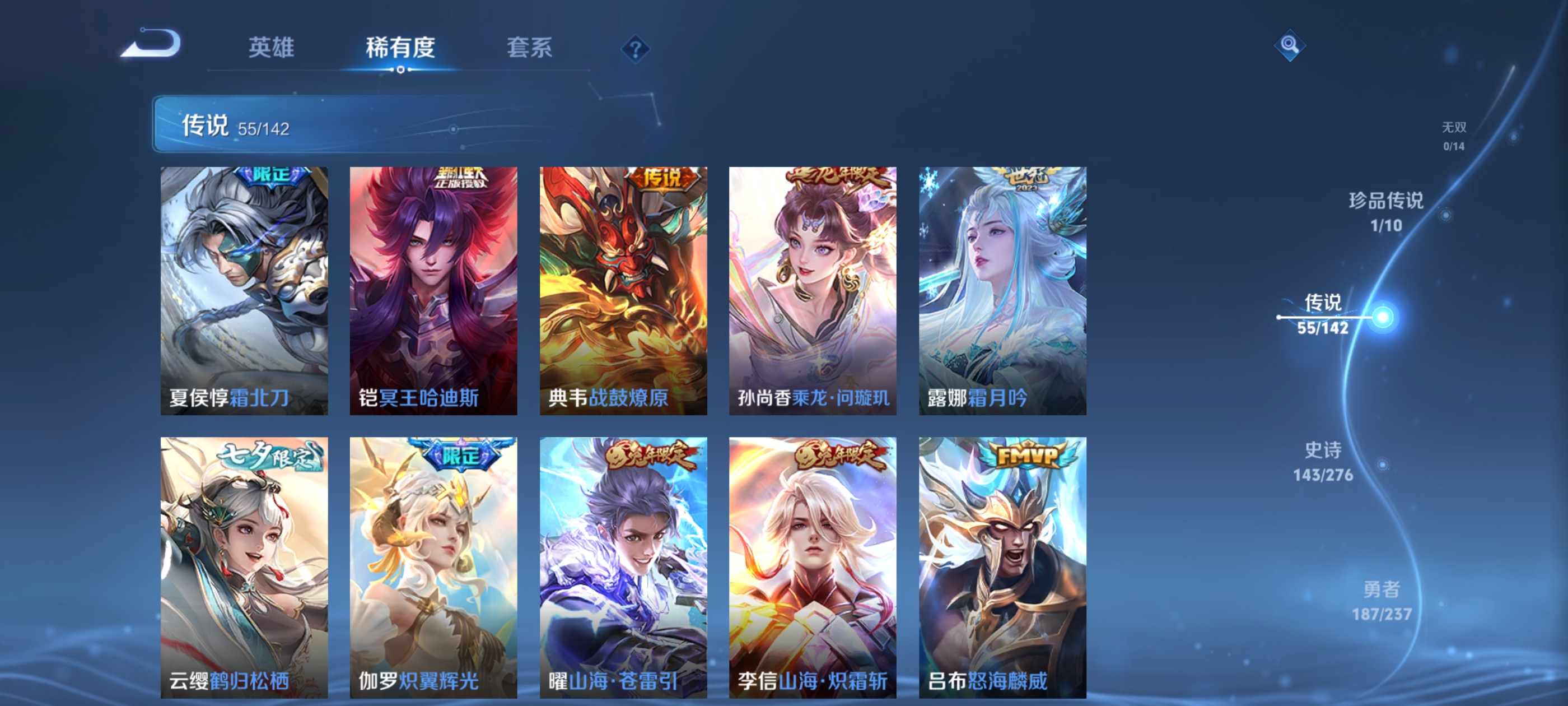Select the 无双 rarity category on the right

coord(1454,137)
